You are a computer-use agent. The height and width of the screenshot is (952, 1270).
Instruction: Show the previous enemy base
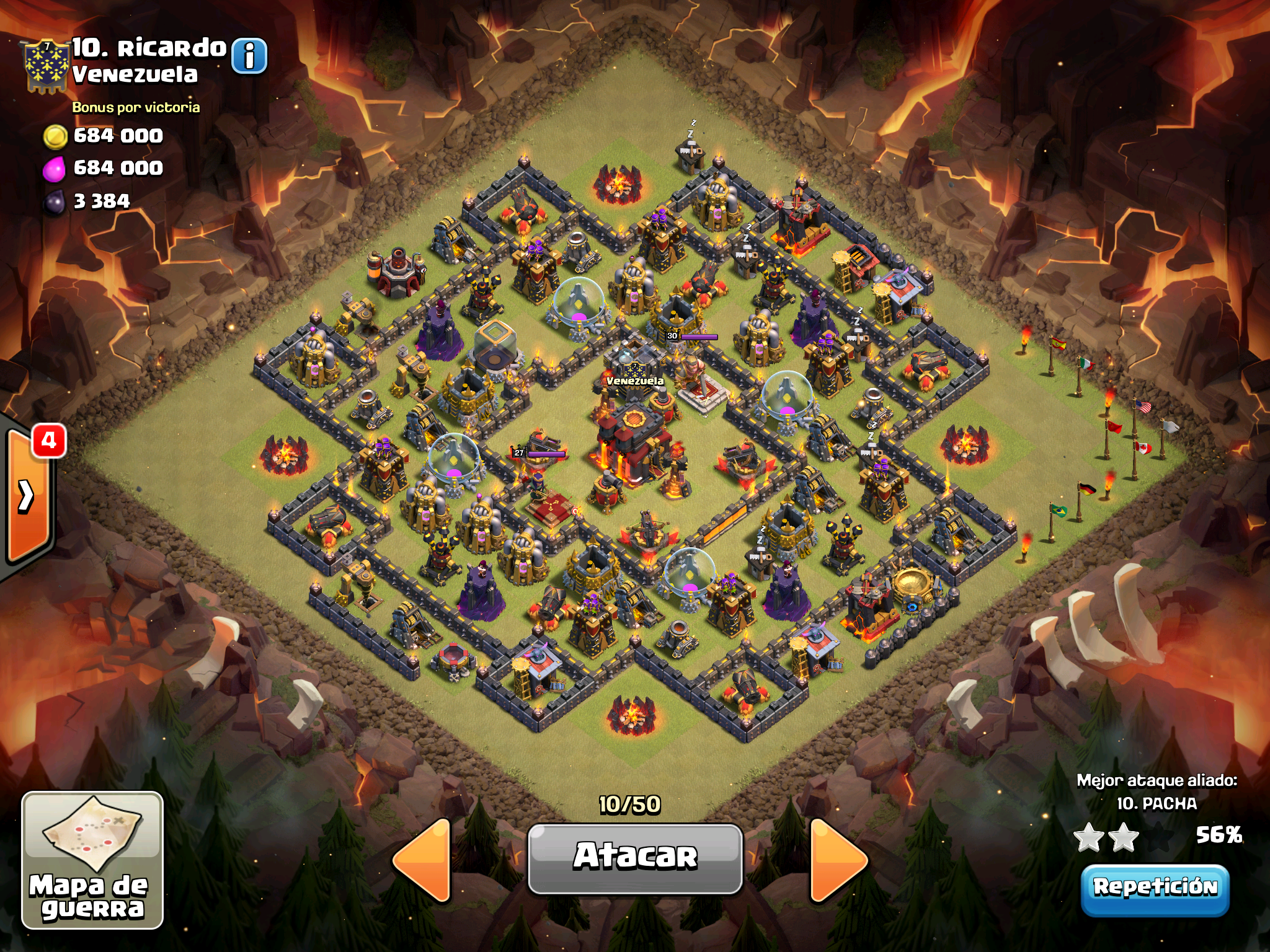(x=423, y=860)
